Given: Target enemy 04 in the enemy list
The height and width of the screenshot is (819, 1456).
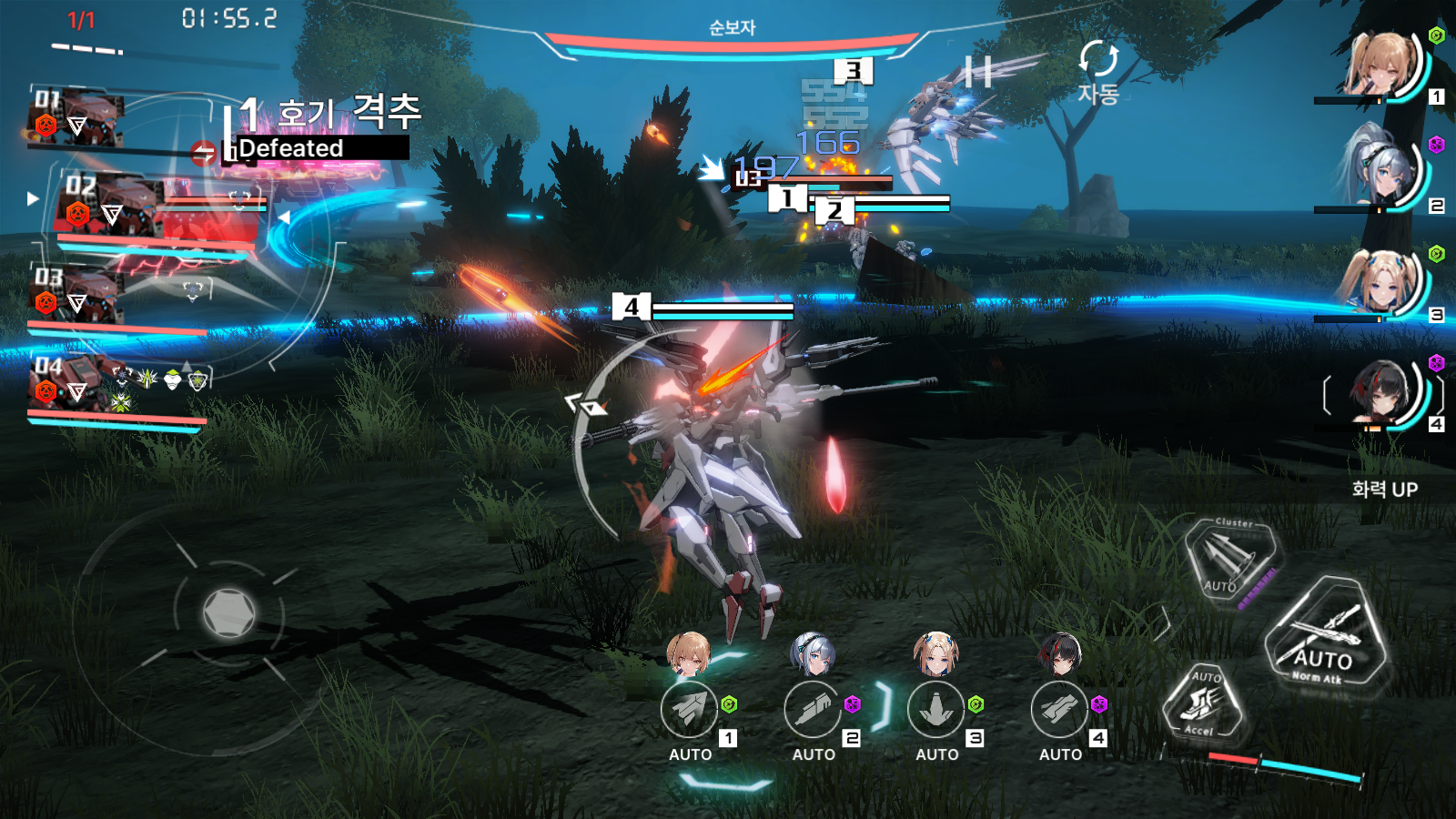Looking at the screenshot, I should pos(77,384).
